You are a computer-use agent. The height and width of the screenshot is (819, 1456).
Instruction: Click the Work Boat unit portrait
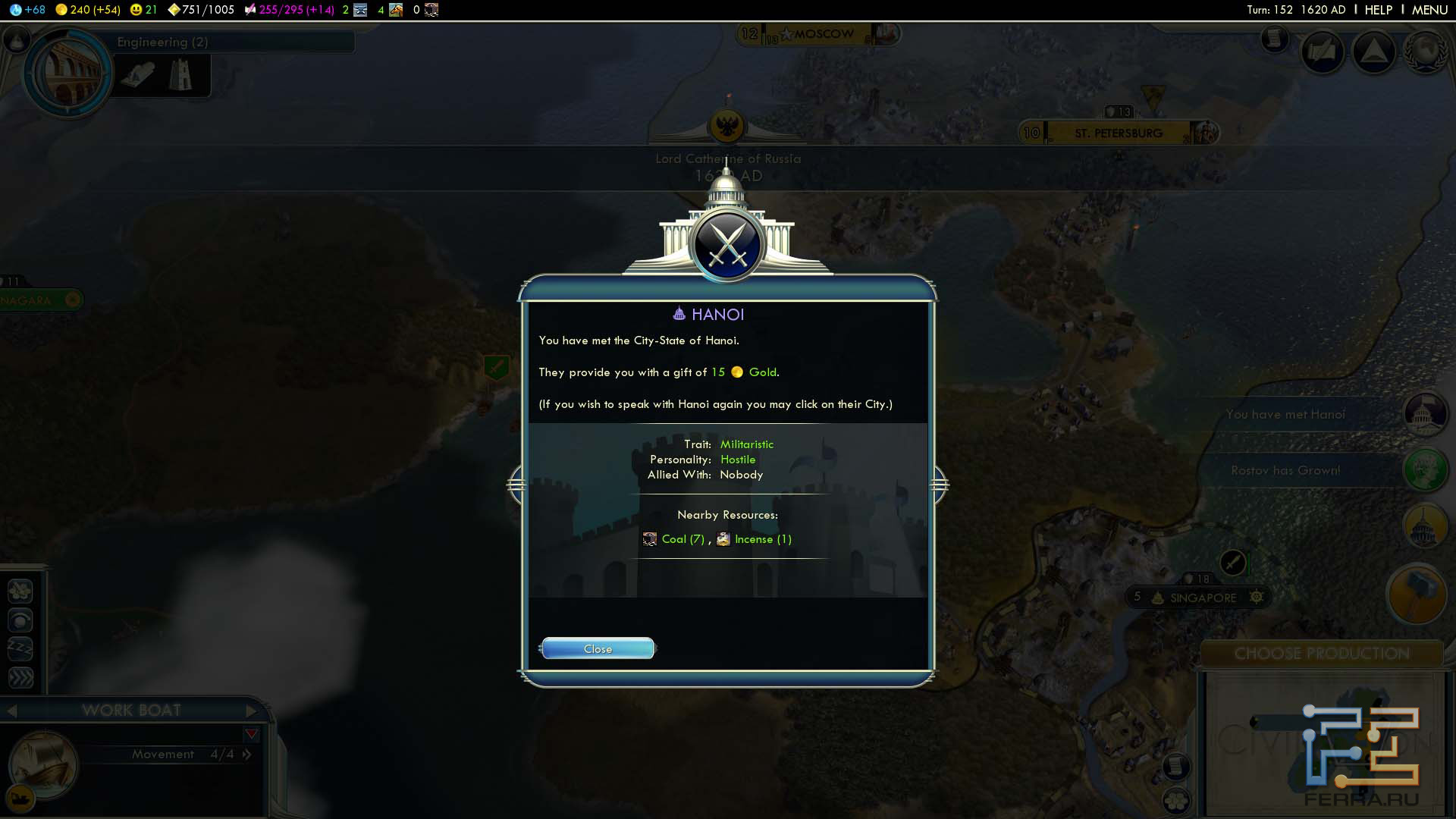coord(43,764)
